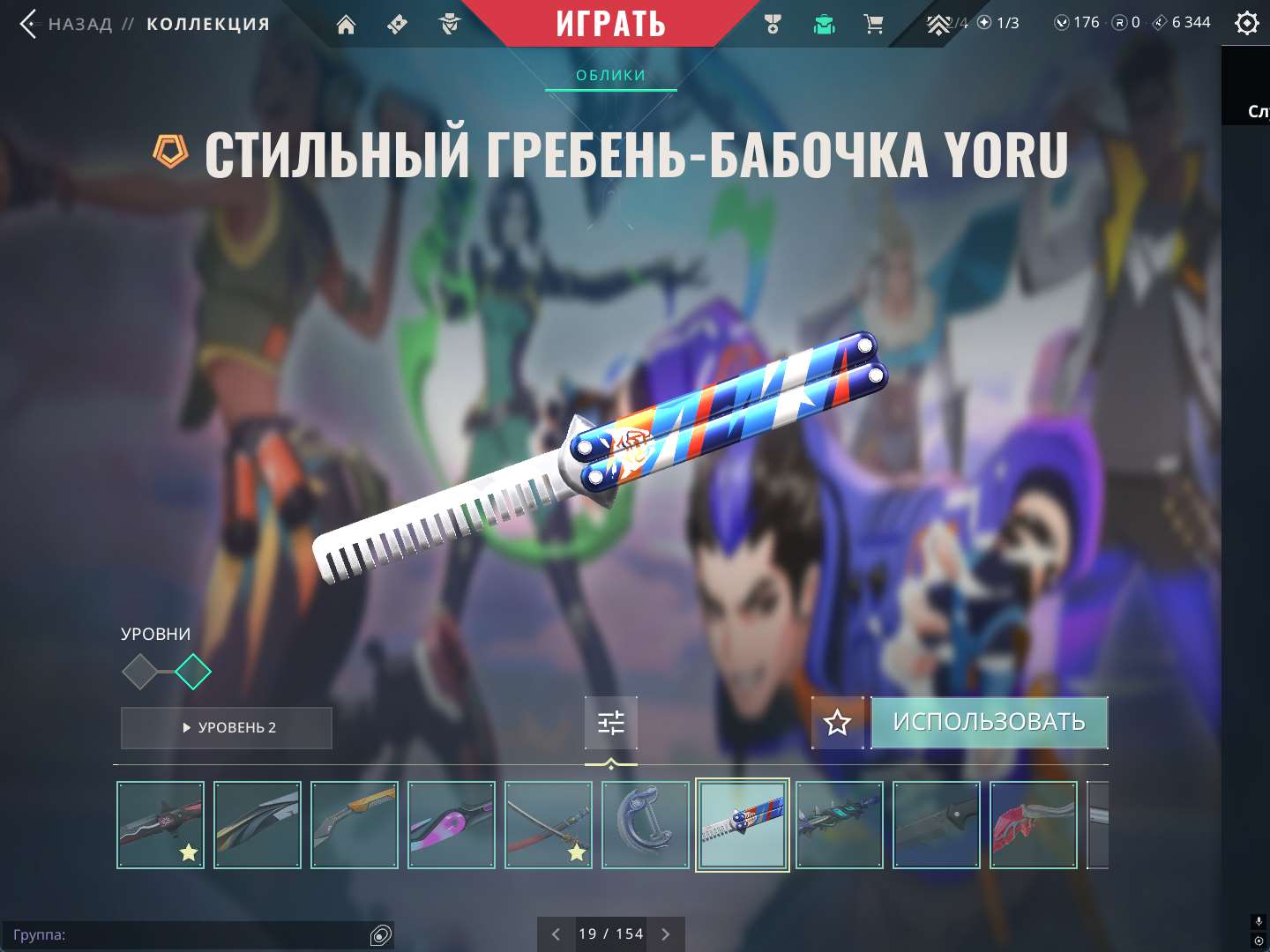
Task: Expand the УРОВЕНЬ 2 panel
Action: coord(226,728)
